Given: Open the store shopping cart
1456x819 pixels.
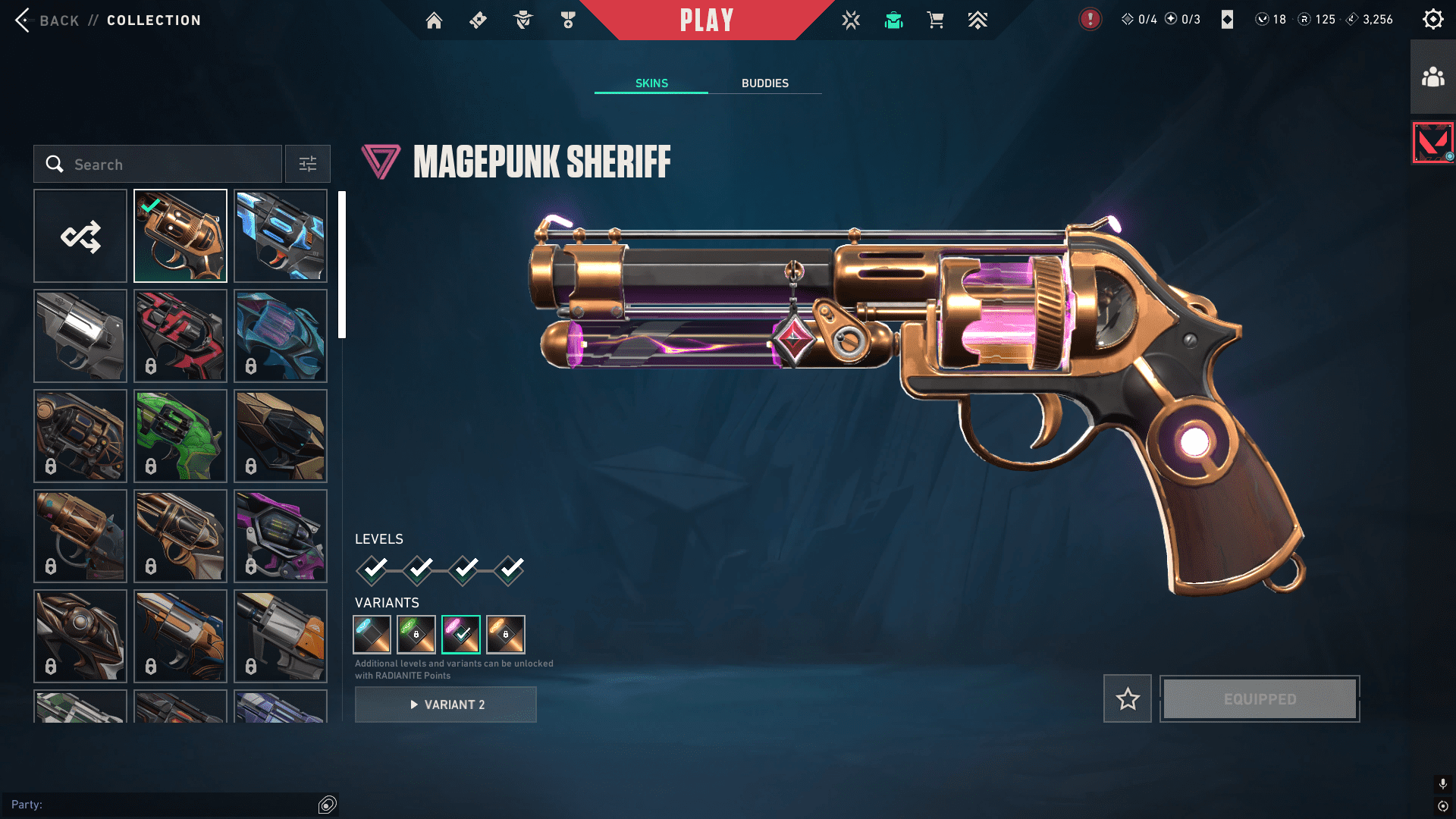Looking at the screenshot, I should (935, 20).
